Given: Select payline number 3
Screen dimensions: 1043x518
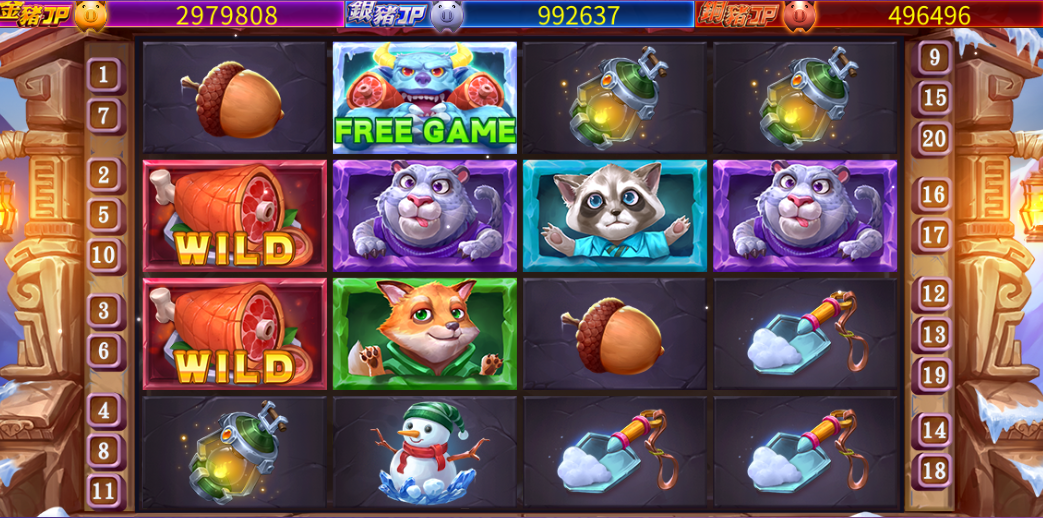Looking at the screenshot, I should pos(105,310).
